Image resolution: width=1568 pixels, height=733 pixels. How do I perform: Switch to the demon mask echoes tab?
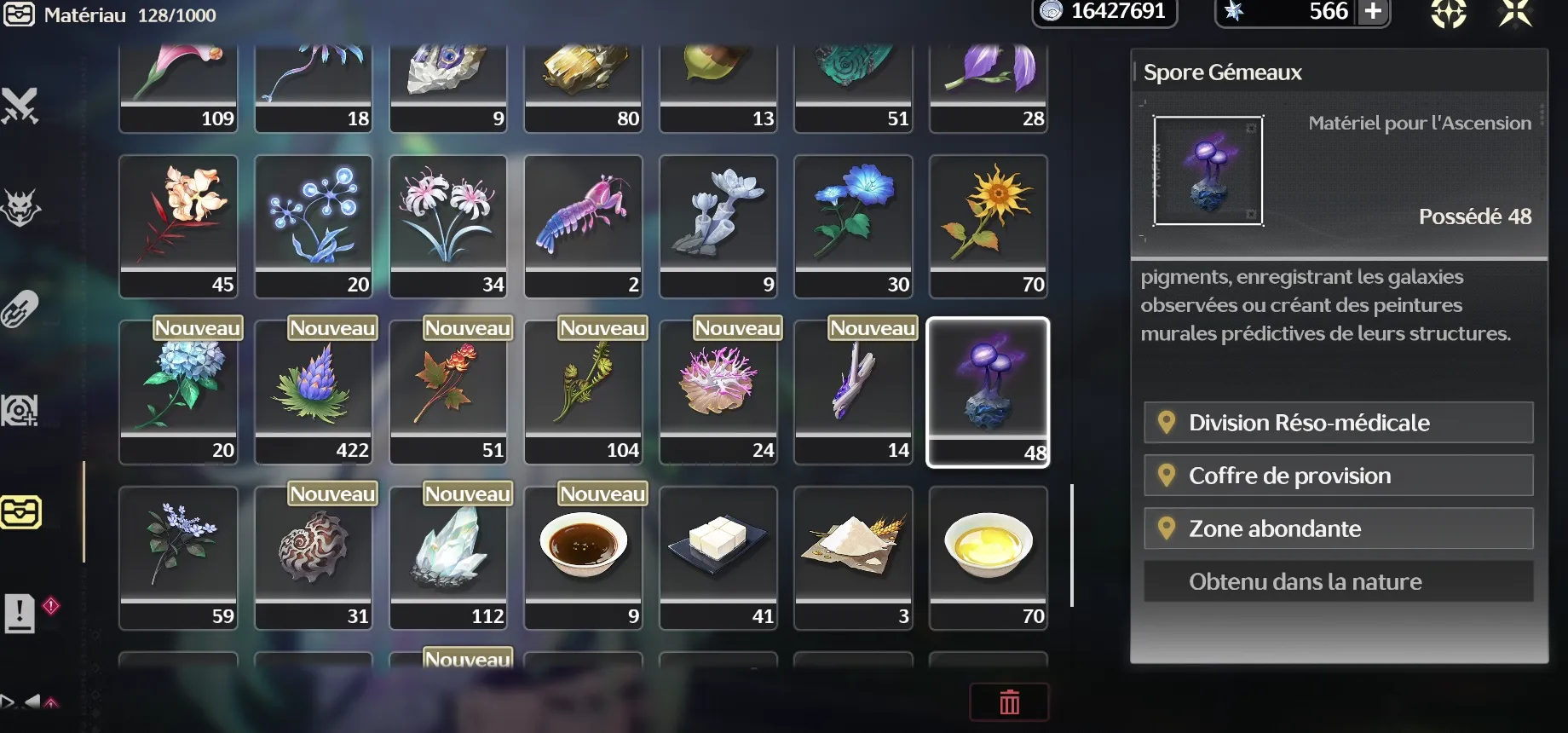pyautogui.click(x=20, y=207)
